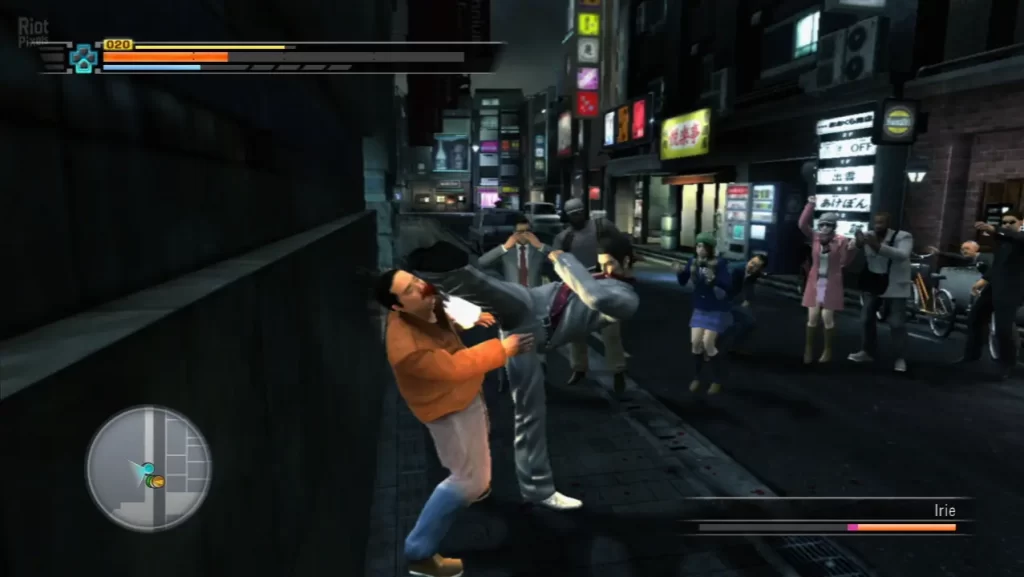Image resolution: width=1024 pixels, height=577 pixels.
Task: Select the blue d-pad icon
Action: pos(84,58)
